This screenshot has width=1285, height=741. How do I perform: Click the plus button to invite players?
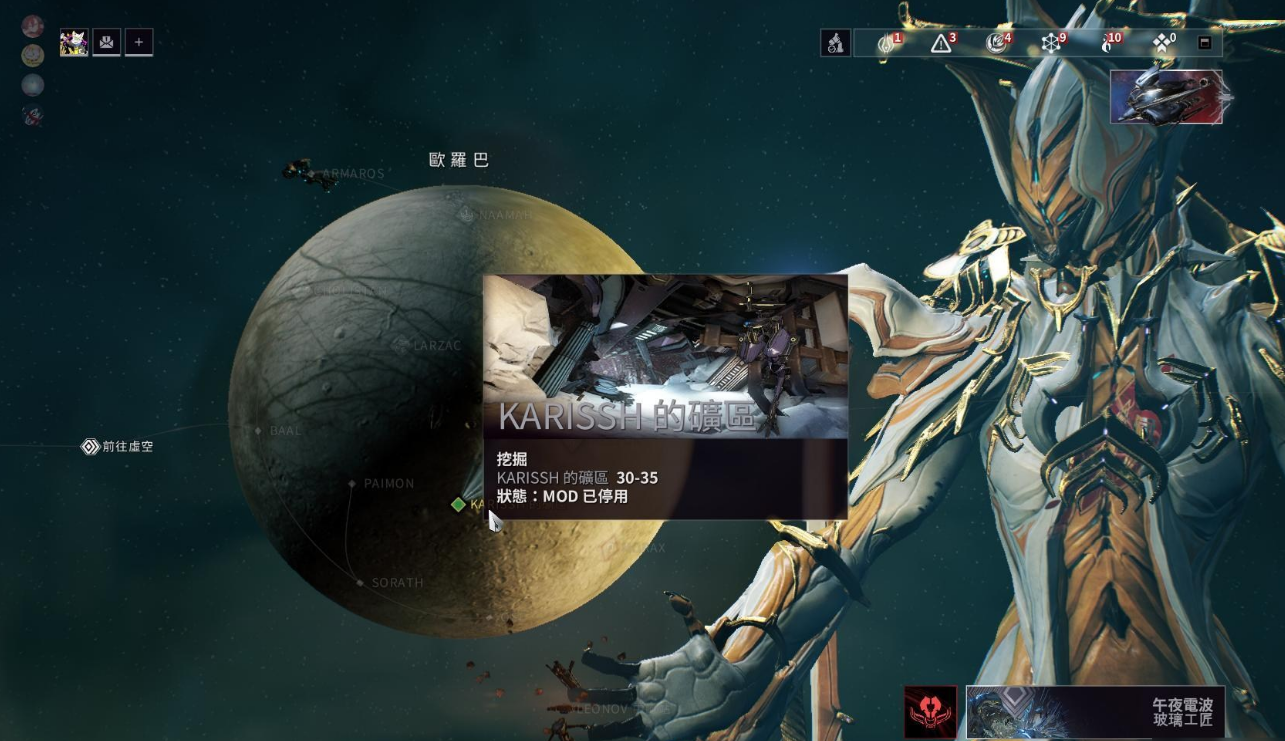(x=138, y=42)
